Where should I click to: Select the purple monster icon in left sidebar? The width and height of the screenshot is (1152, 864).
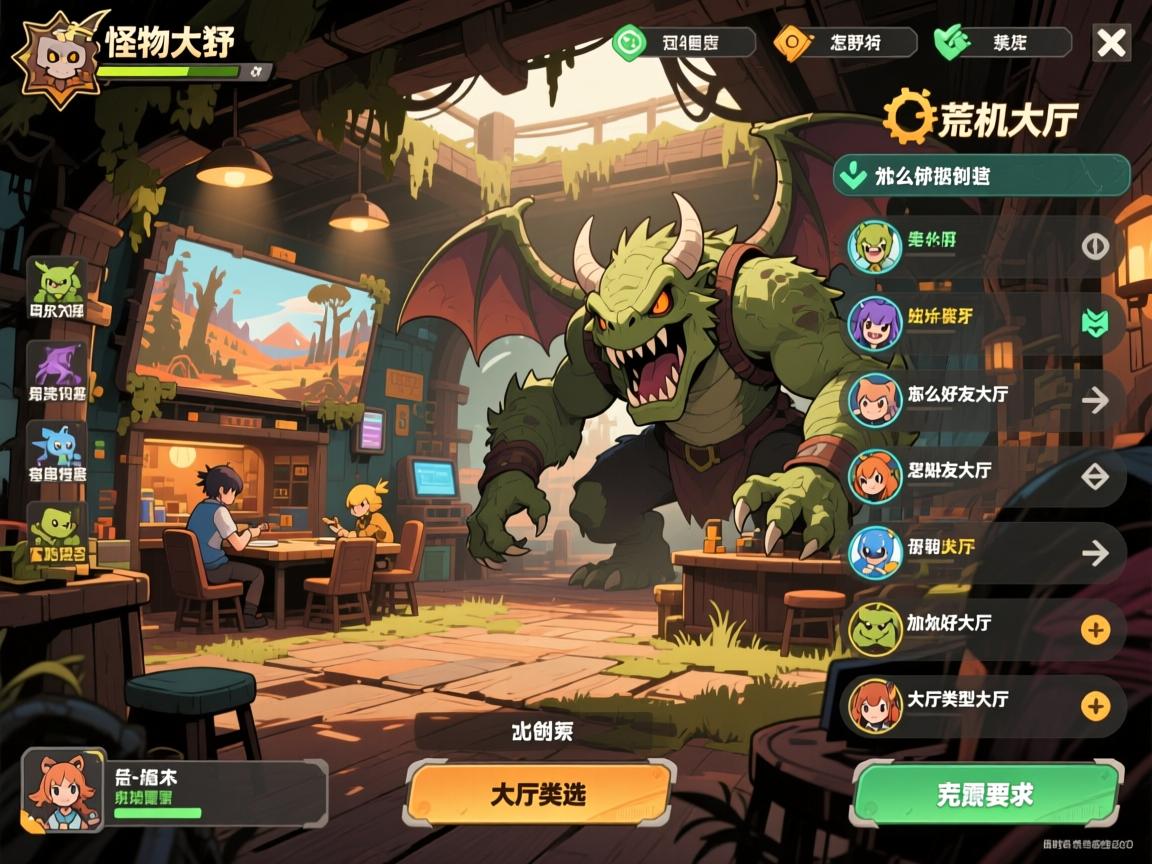[x=56, y=372]
